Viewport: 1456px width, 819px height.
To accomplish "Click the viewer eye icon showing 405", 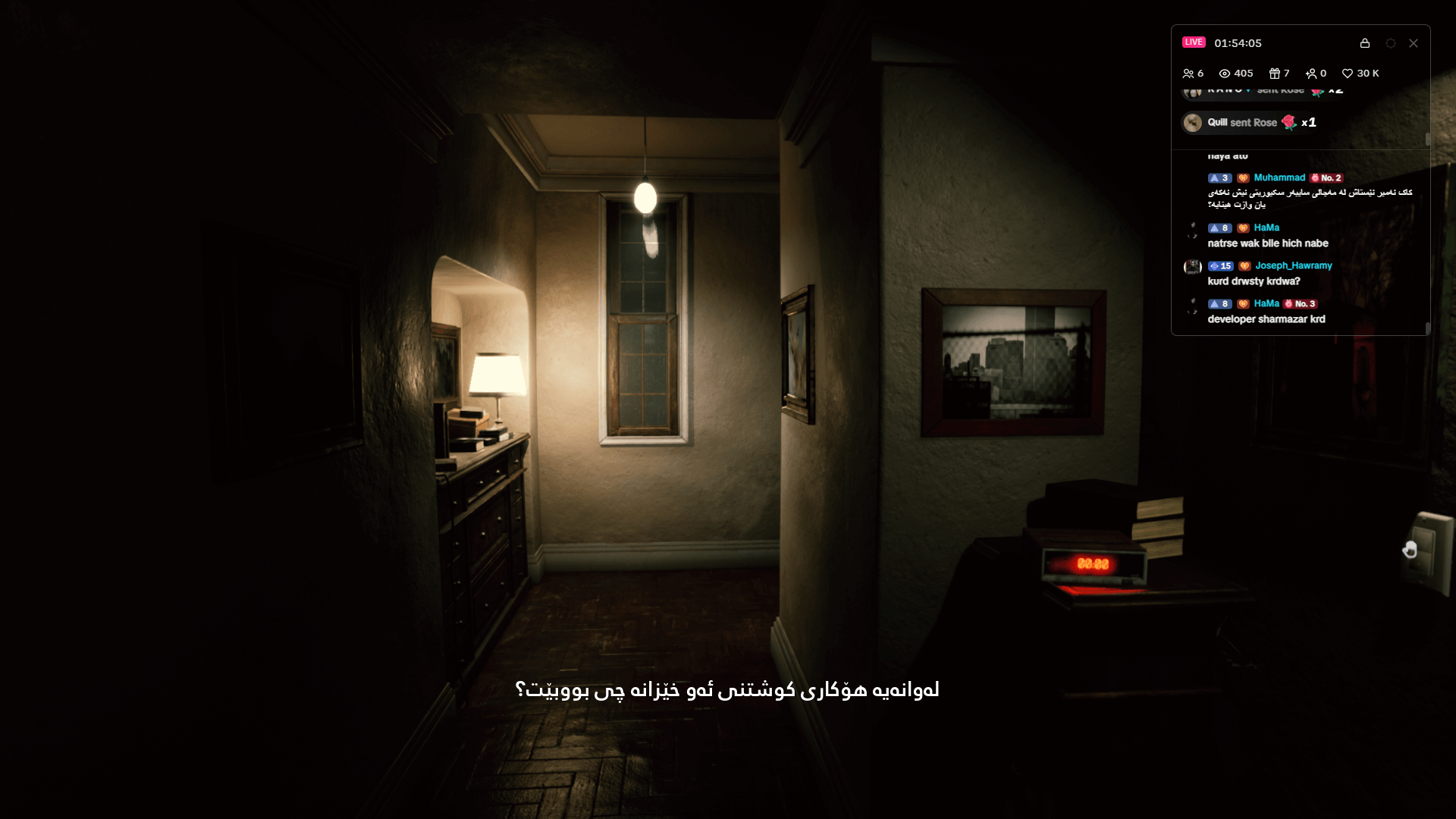I will point(1224,74).
